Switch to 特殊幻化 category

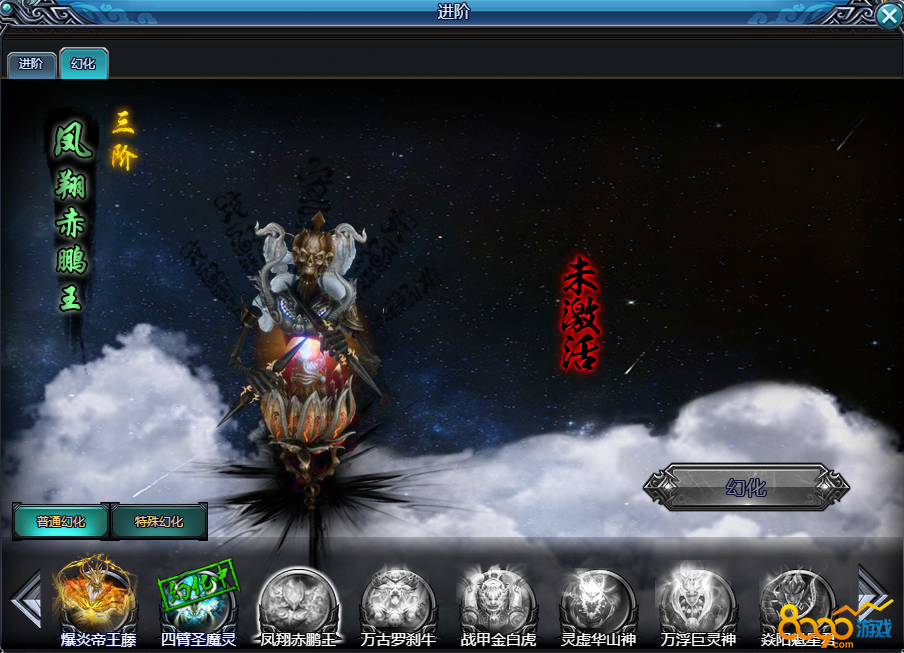point(159,521)
